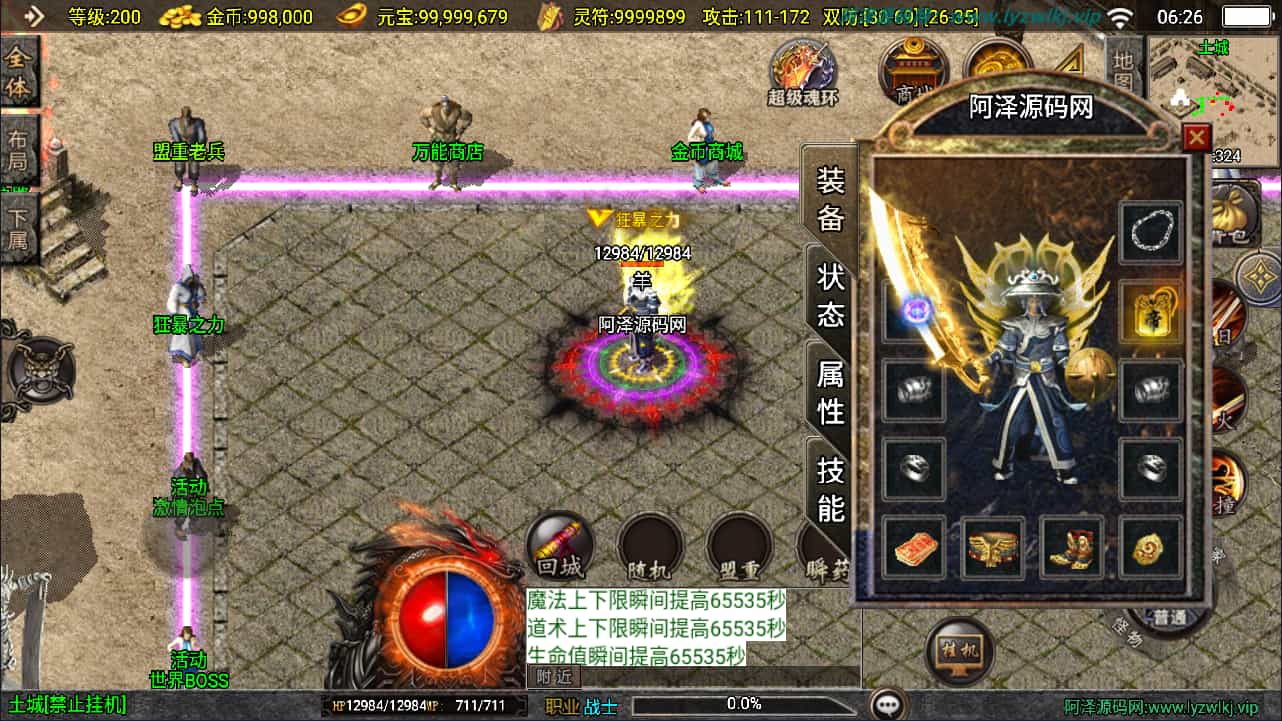The width and height of the screenshot is (1282, 721).
Task: Select the silver necklace equipment slot
Action: coord(1151,233)
